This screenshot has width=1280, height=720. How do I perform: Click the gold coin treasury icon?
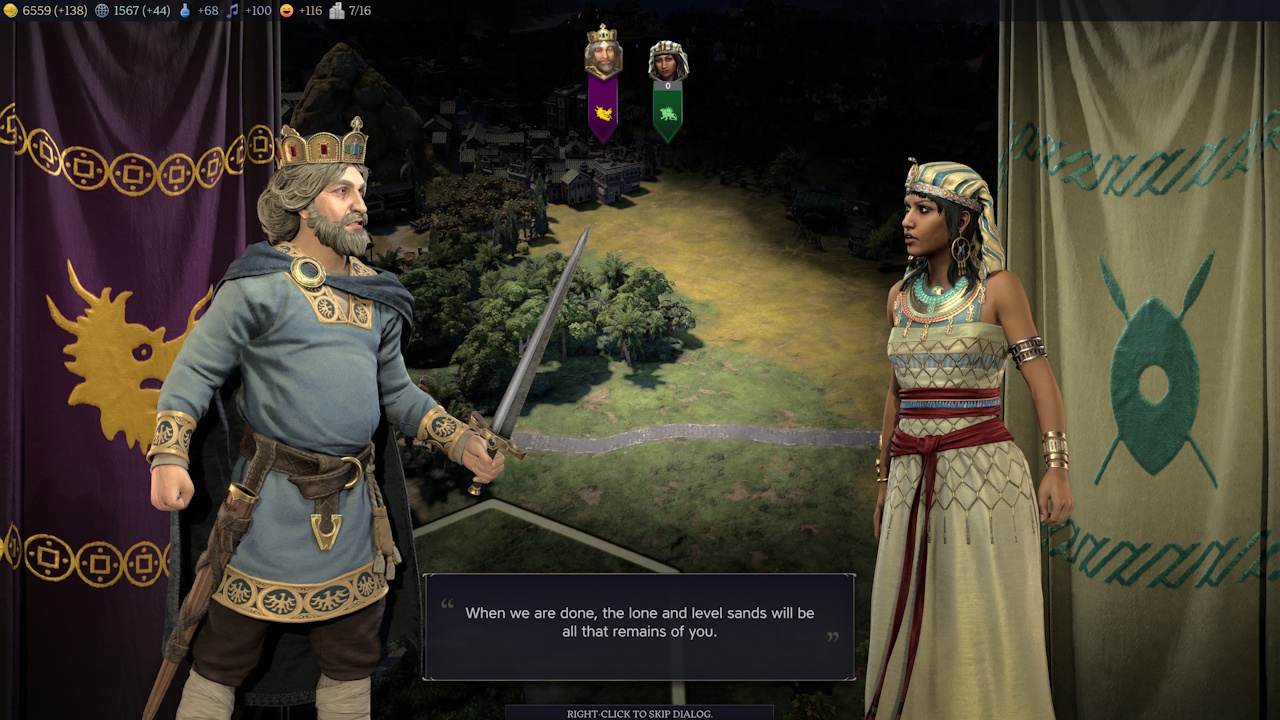click(9, 10)
